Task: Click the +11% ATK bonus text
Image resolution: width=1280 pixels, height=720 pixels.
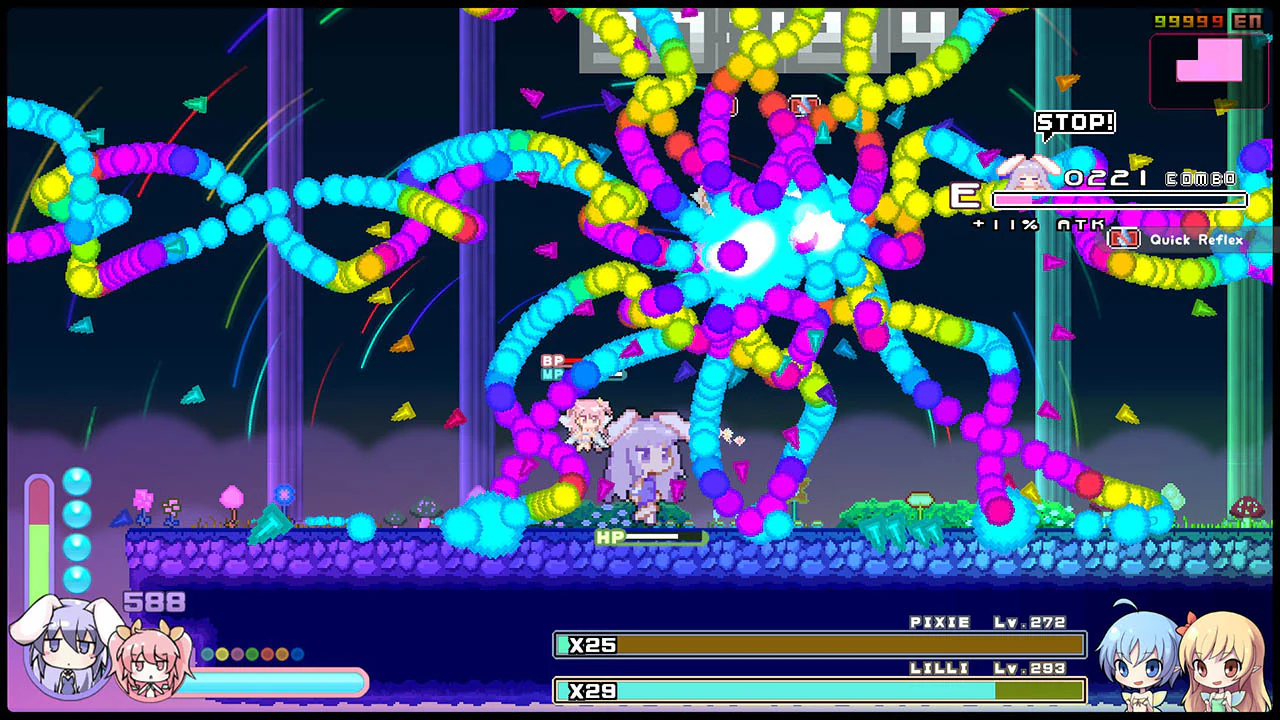Action: (1040, 223)
